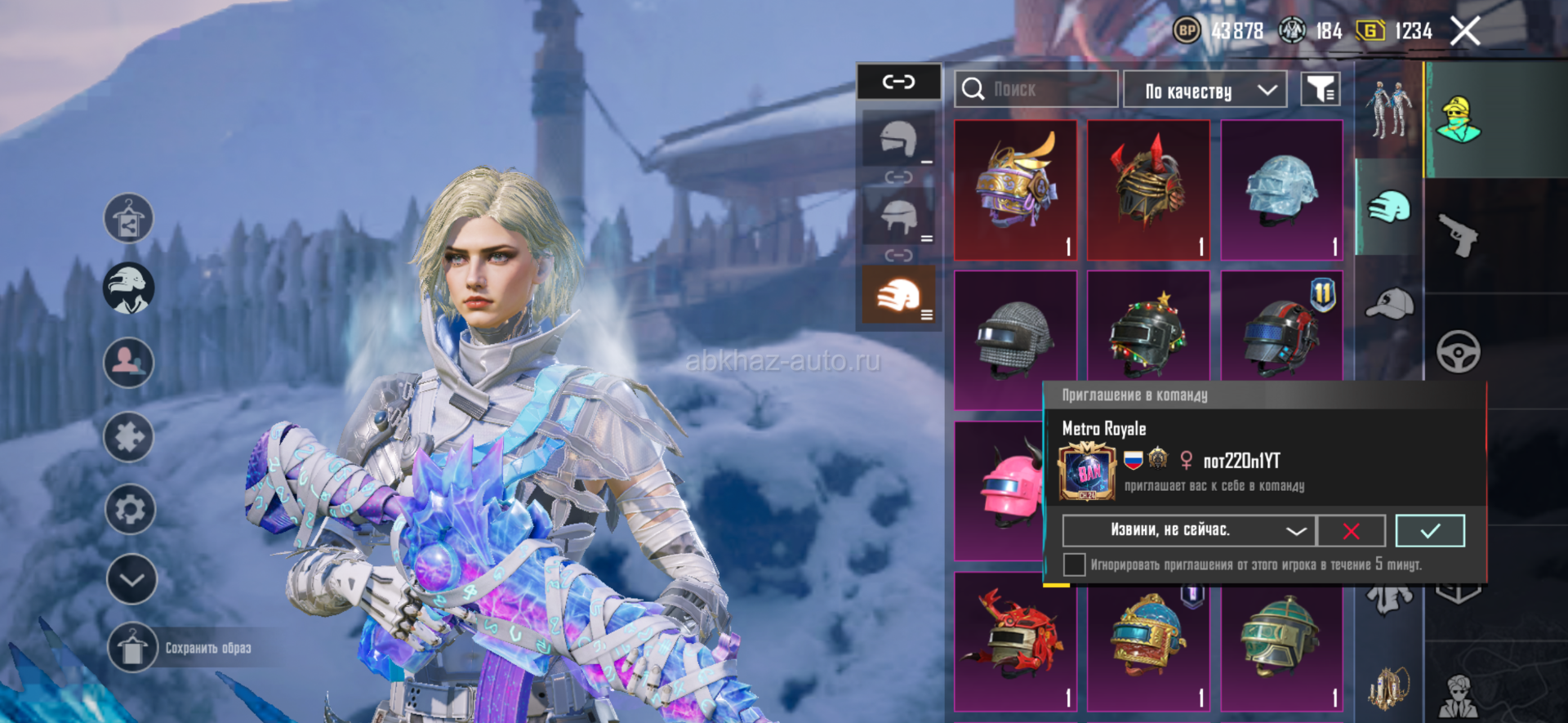Viewport: 1568px width, 723px height.
Task: Open the "Извини, не сейчас." reply dropdown
Action: [1188, 531]
